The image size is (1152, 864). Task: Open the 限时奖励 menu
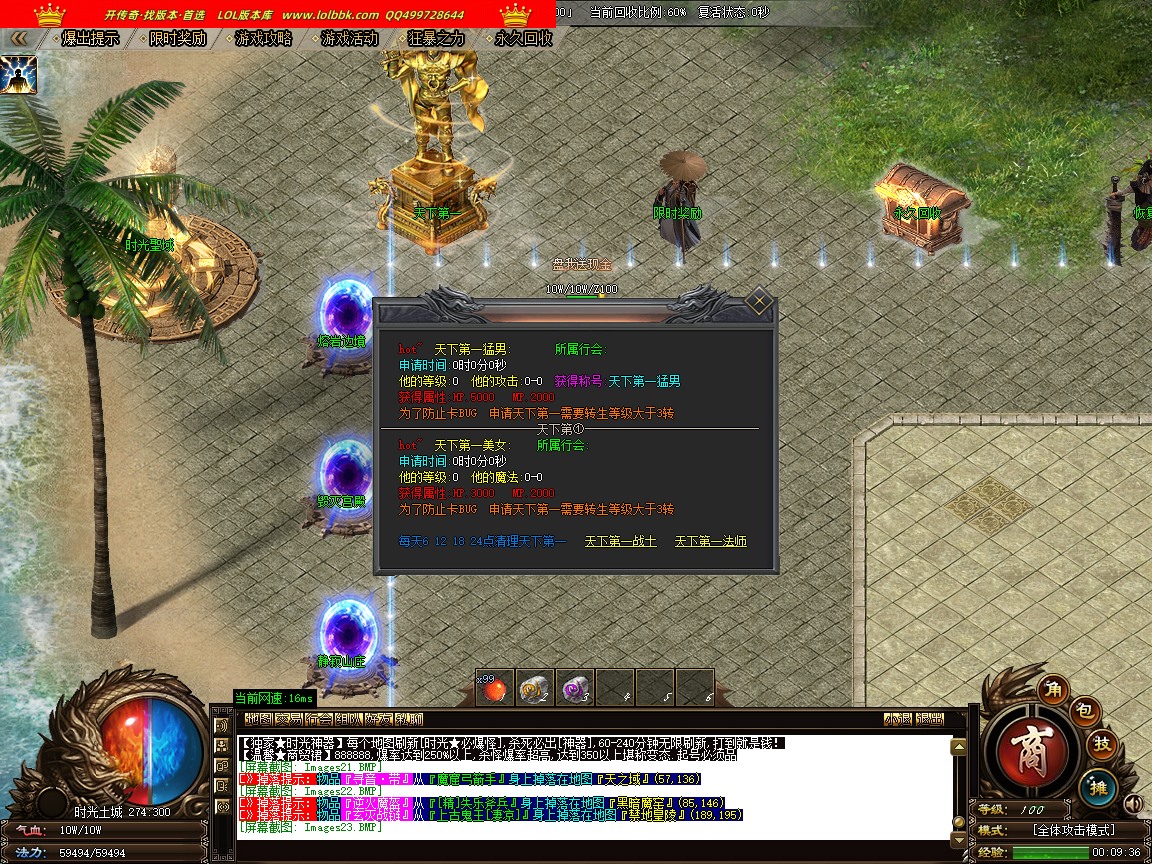pyautogui.click(x=177, y=39)
